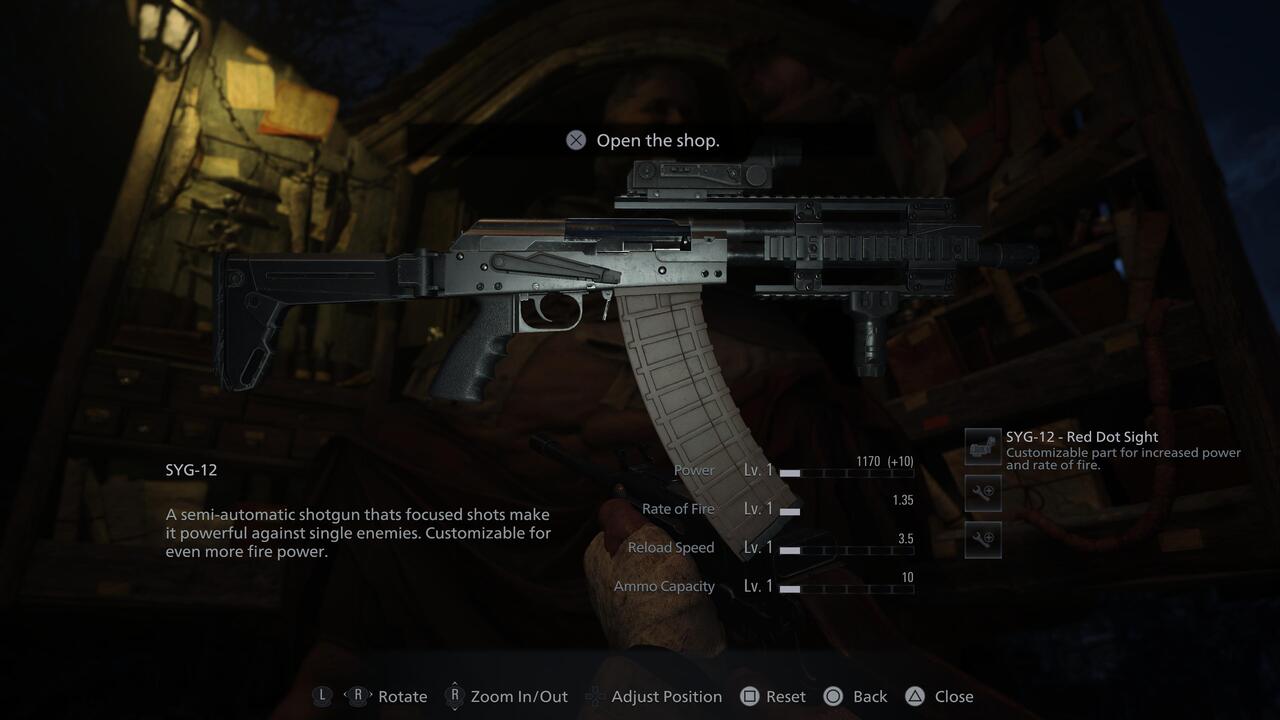Click the Reset option
This screenshot has width=1280, height=720.
[x=787, y=696]
